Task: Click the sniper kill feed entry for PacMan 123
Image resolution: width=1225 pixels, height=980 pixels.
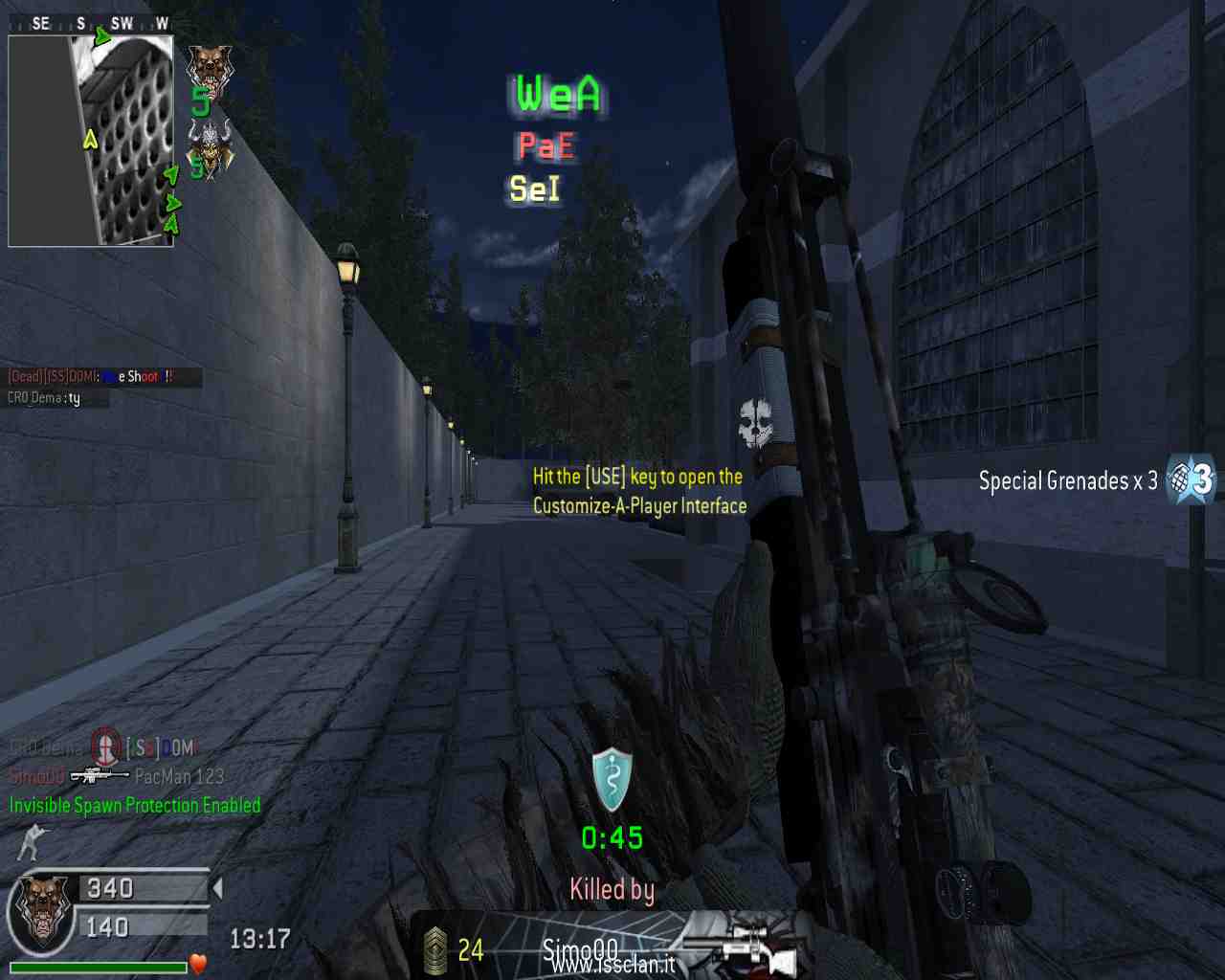Action: point(100,775)
